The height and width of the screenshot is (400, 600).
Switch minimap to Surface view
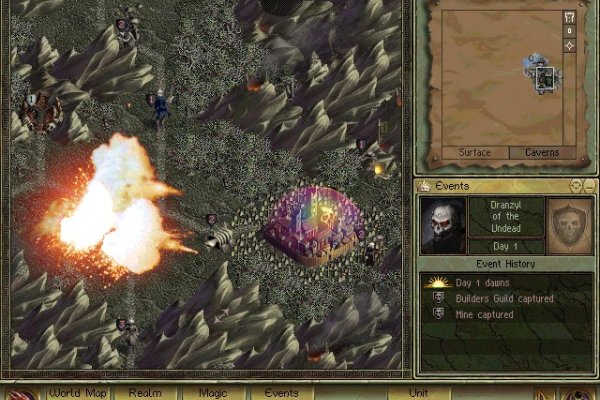[x=474, y=152]
